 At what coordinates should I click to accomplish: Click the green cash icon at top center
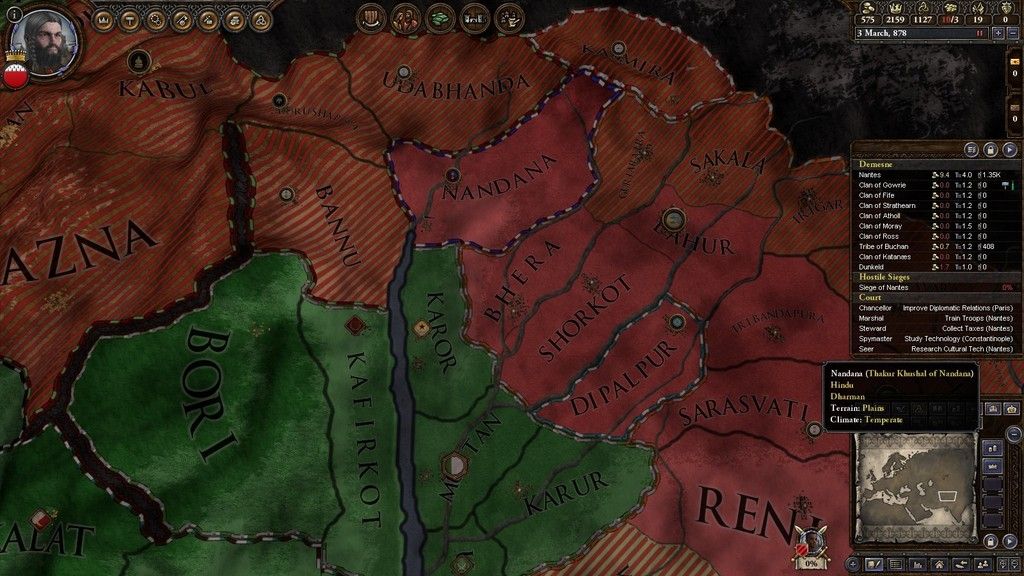pos(440,17)
